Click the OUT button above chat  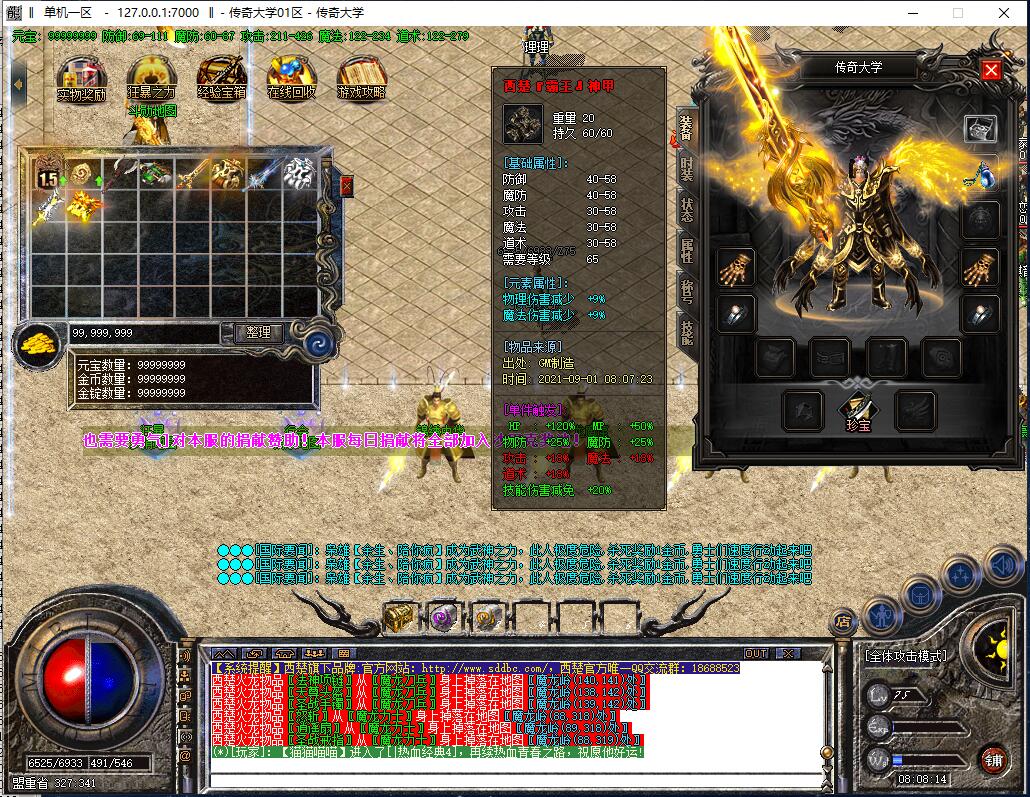pyautogui.click(x=756, y=653)
